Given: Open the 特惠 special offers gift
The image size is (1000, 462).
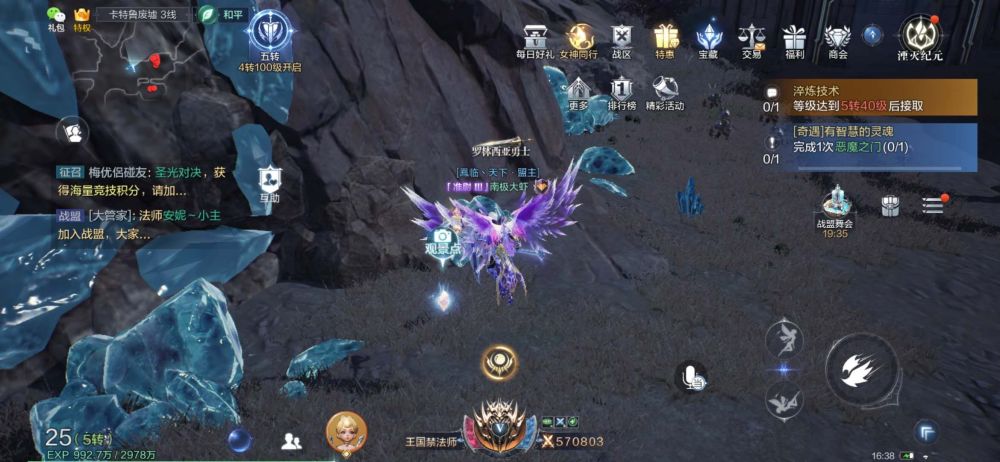Looking at the screenshot, I should pos(665,39).
